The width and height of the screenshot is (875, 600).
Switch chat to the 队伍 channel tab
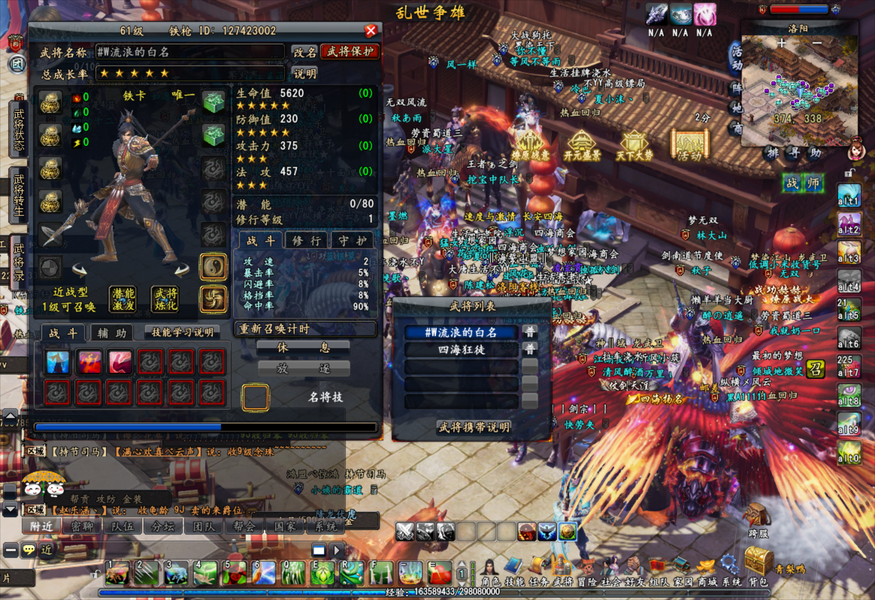pyautogui.click(x=123, y=525)
